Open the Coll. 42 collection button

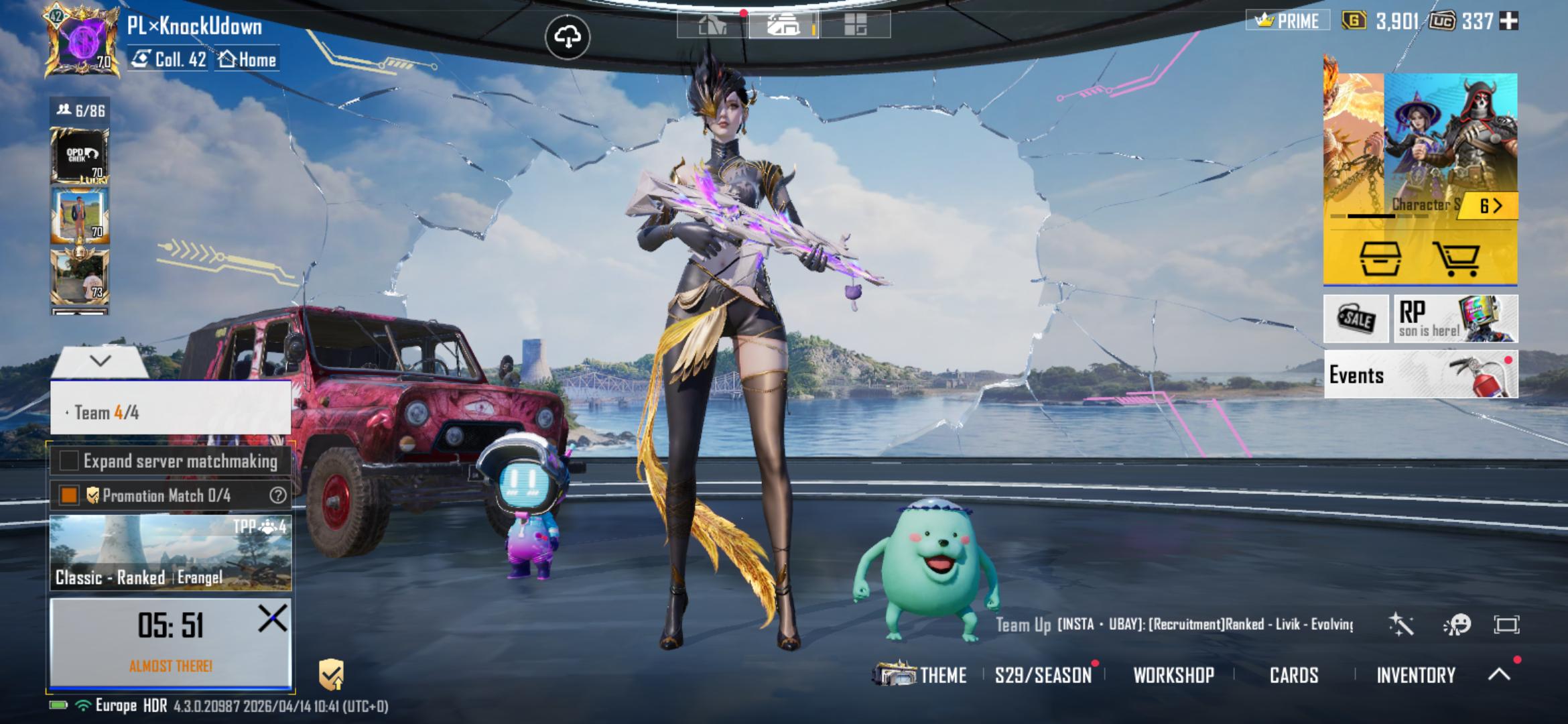(170, 60)
